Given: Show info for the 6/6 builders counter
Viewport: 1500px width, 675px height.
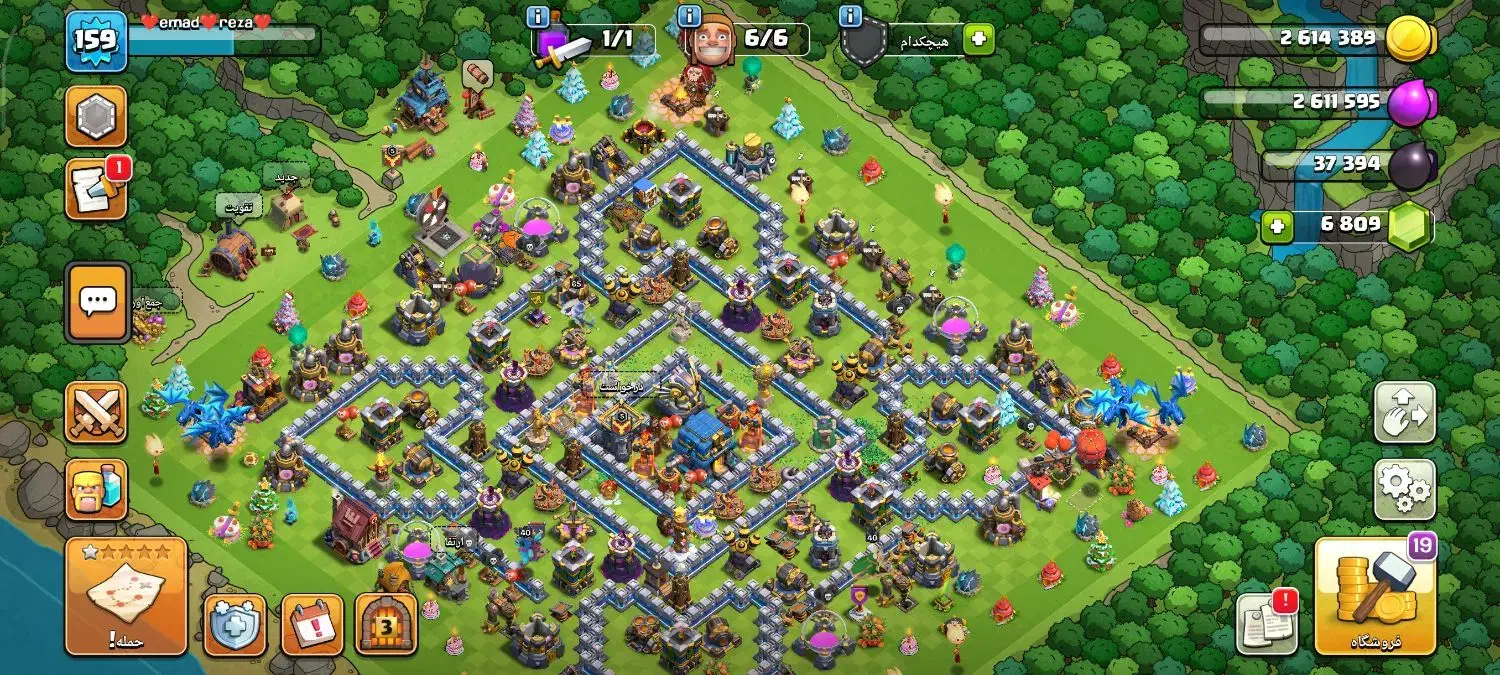Looking at the screenshot, I should [689, 17].
